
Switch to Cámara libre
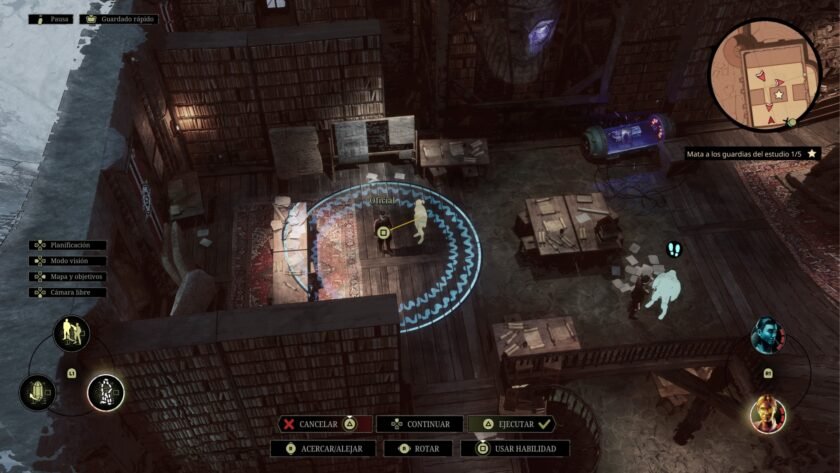68,292
